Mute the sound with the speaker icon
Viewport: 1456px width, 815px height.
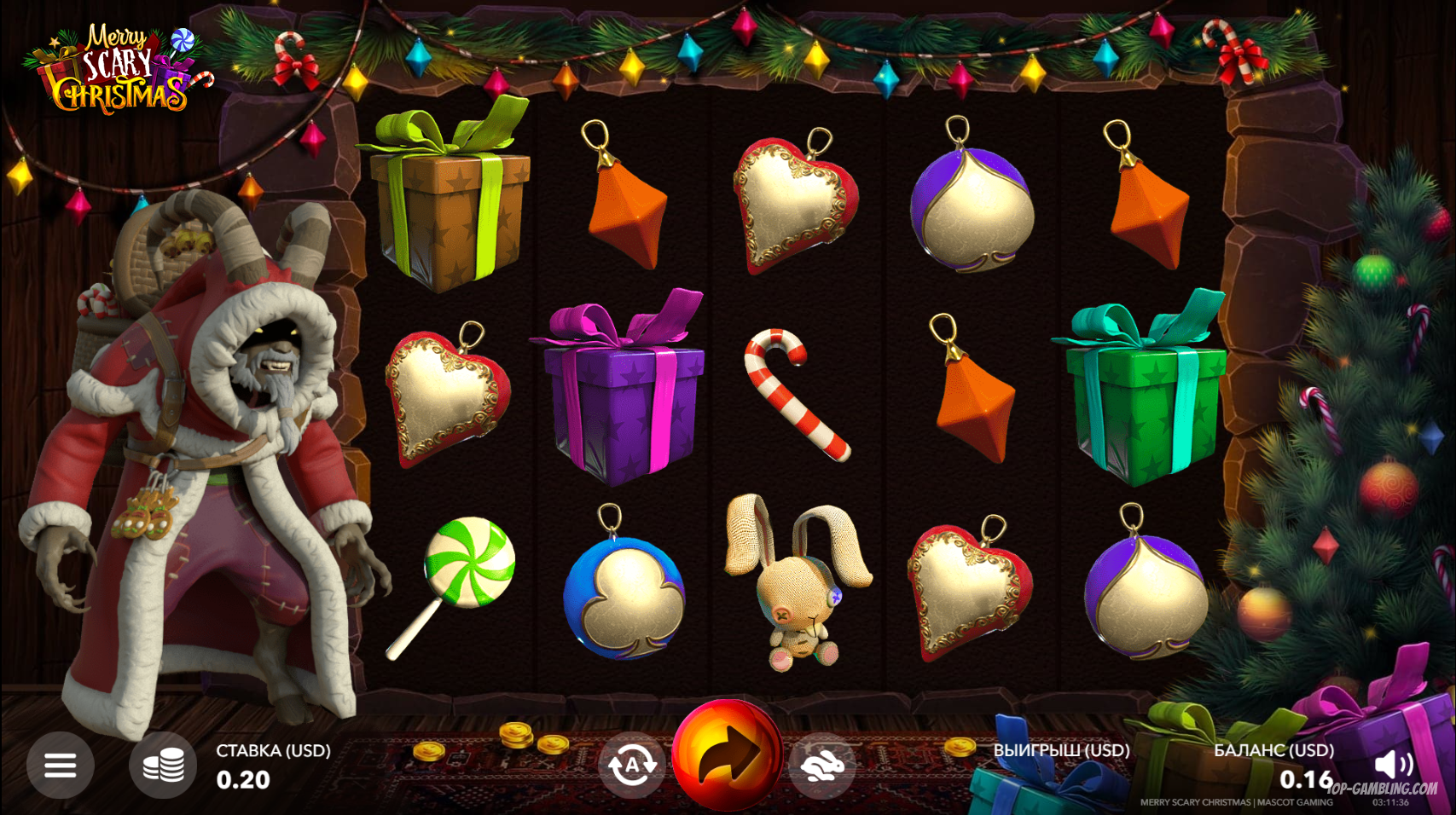pos(1394,764)
